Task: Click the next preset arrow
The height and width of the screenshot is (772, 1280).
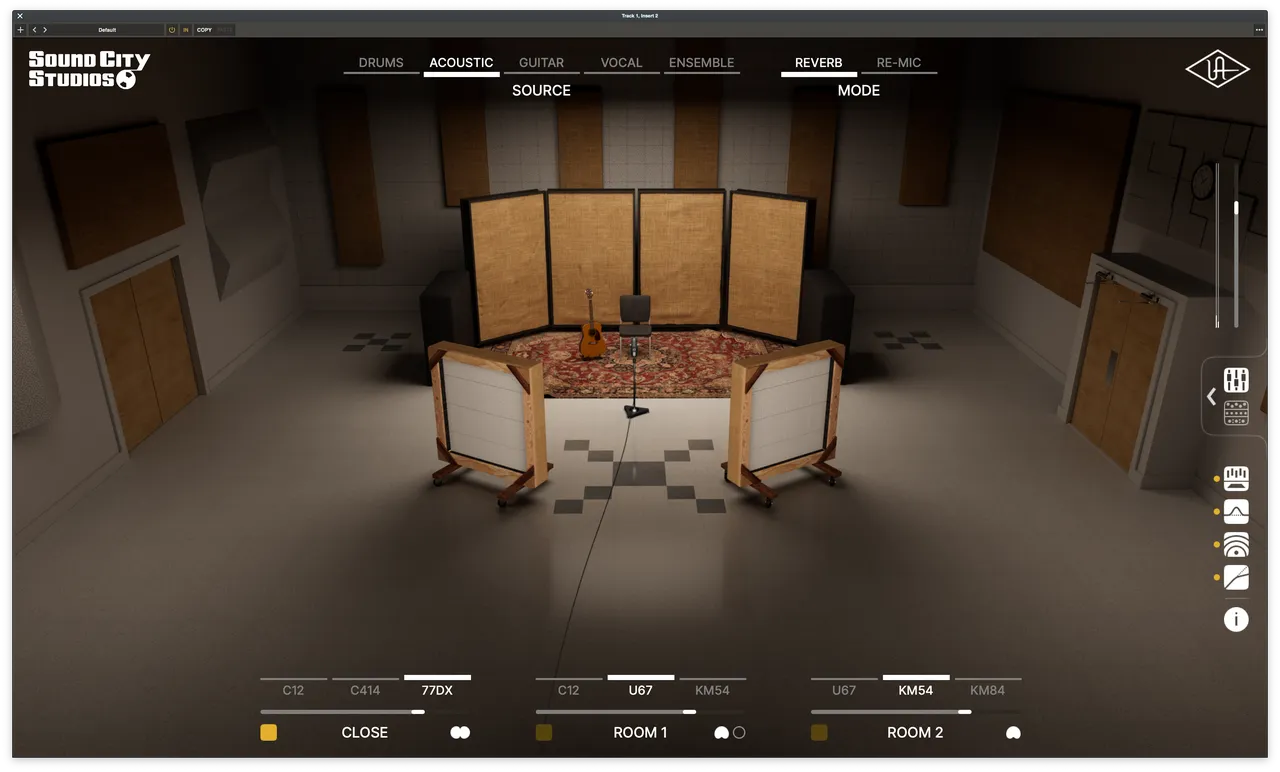Action: pos(44,30)
